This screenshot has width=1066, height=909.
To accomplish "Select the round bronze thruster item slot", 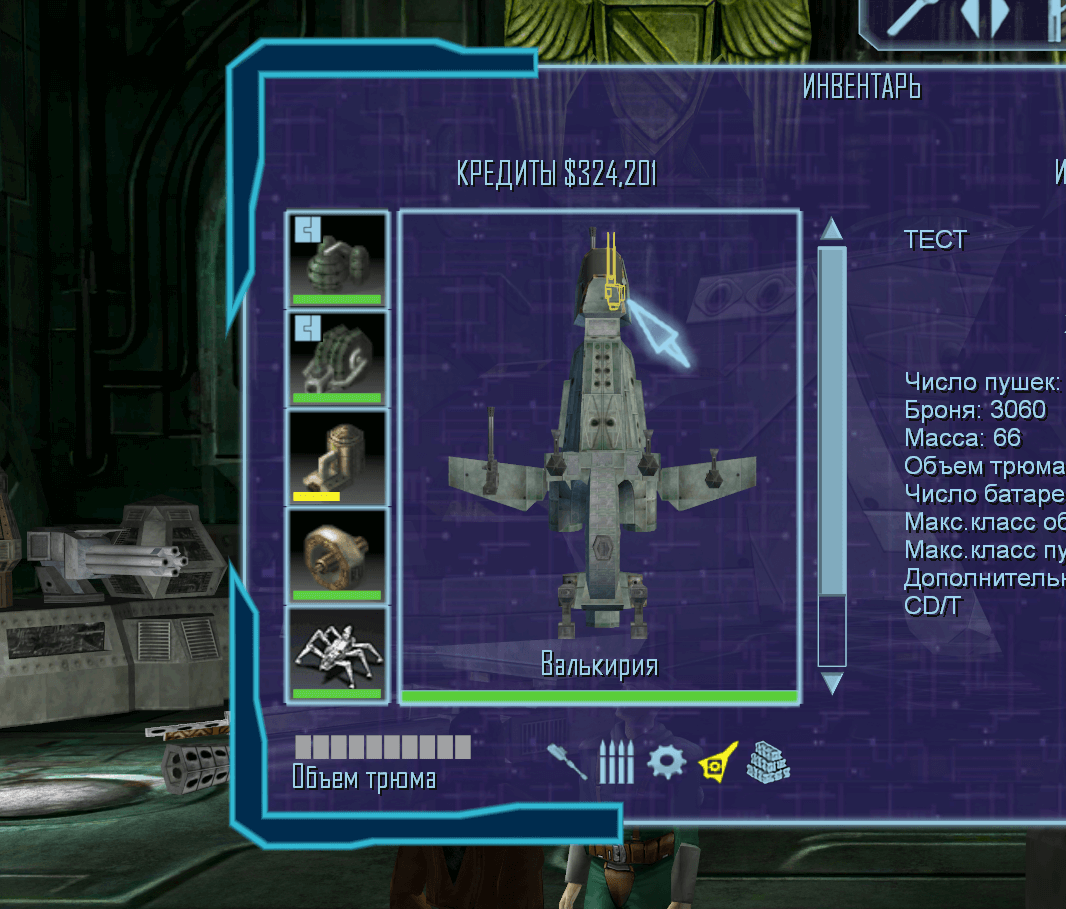I will click(337, 555).
